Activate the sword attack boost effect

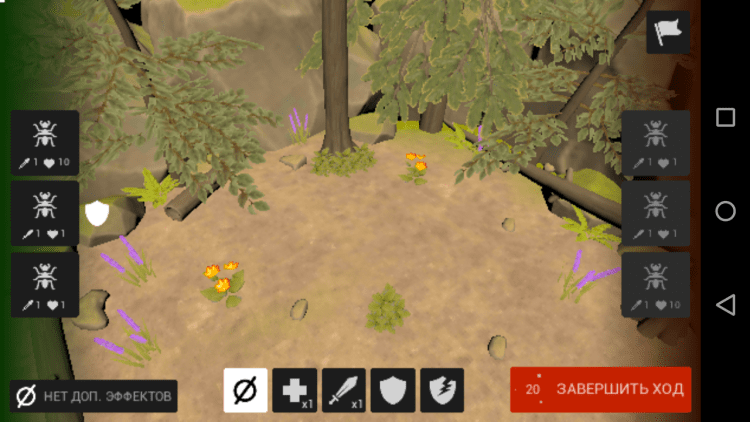click(x=343, y=390)
